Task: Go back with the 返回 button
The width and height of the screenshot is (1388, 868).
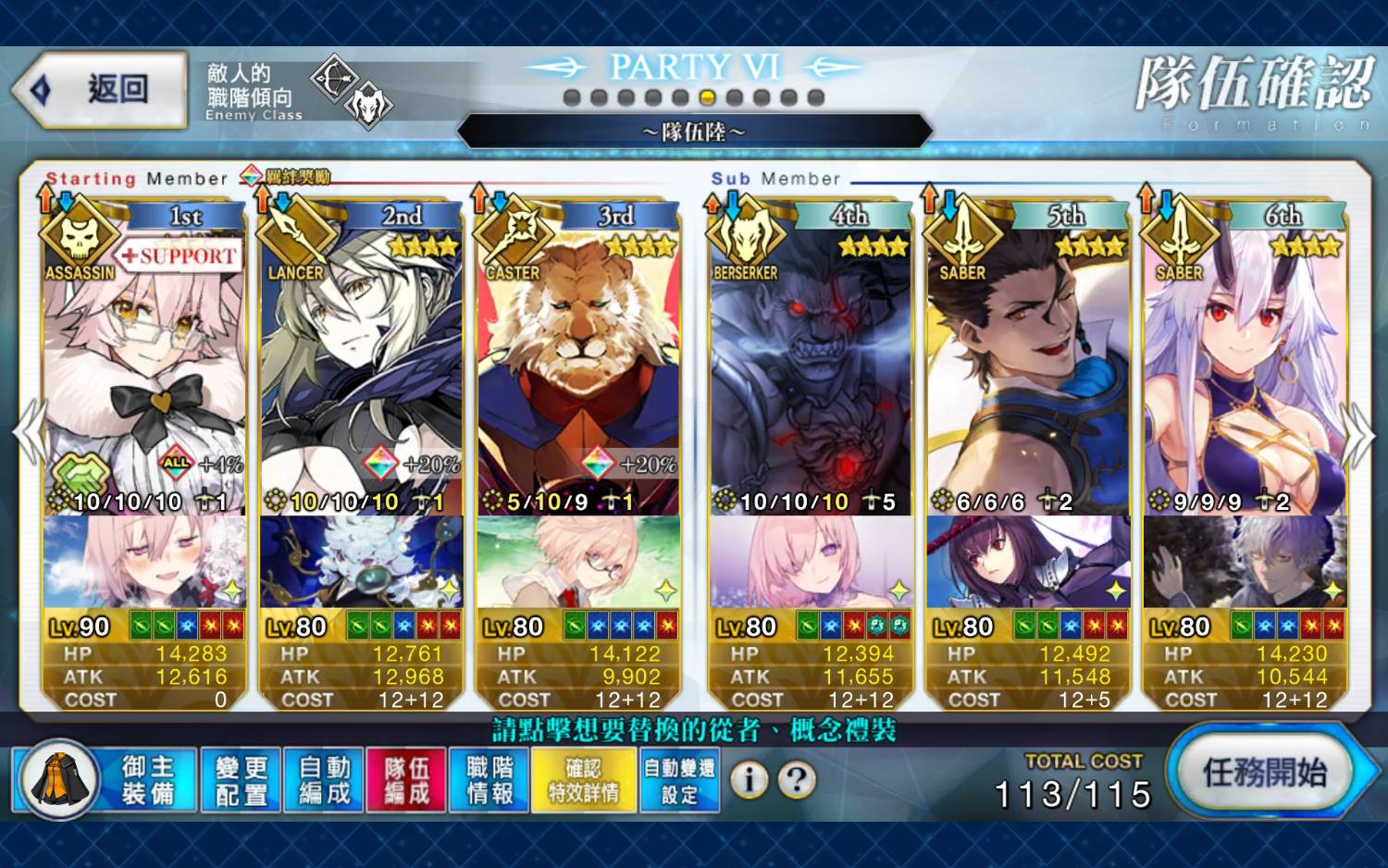Action: point(102,89)
